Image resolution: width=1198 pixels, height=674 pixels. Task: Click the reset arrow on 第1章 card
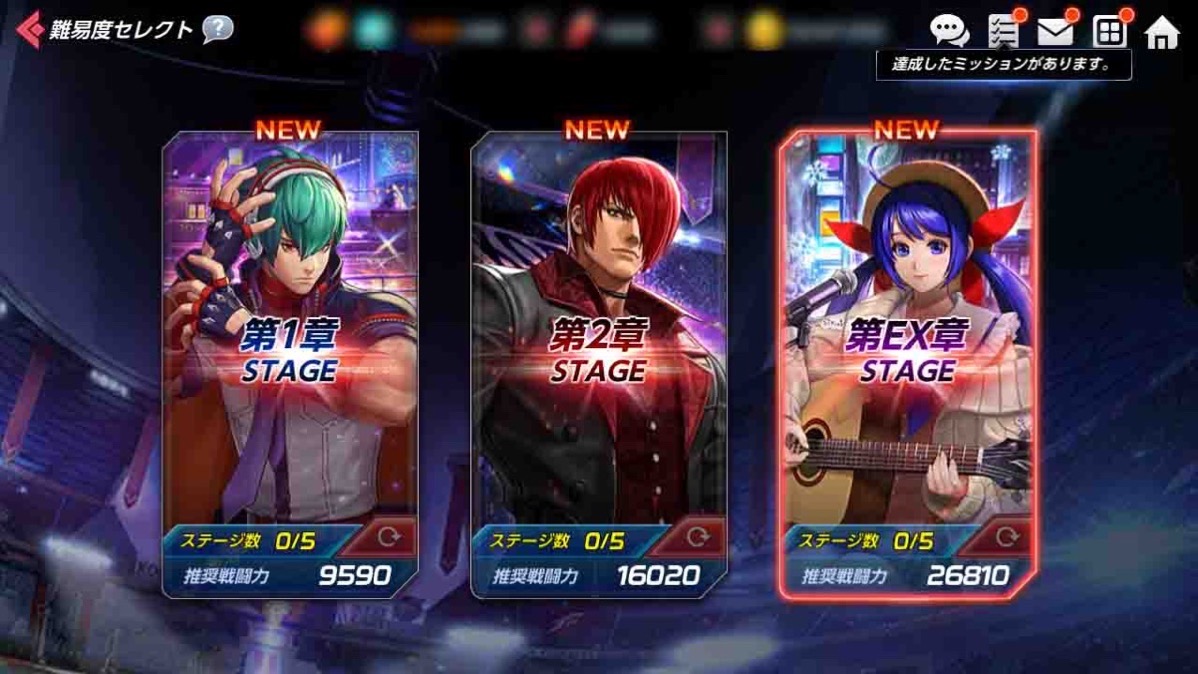[389, 539]
